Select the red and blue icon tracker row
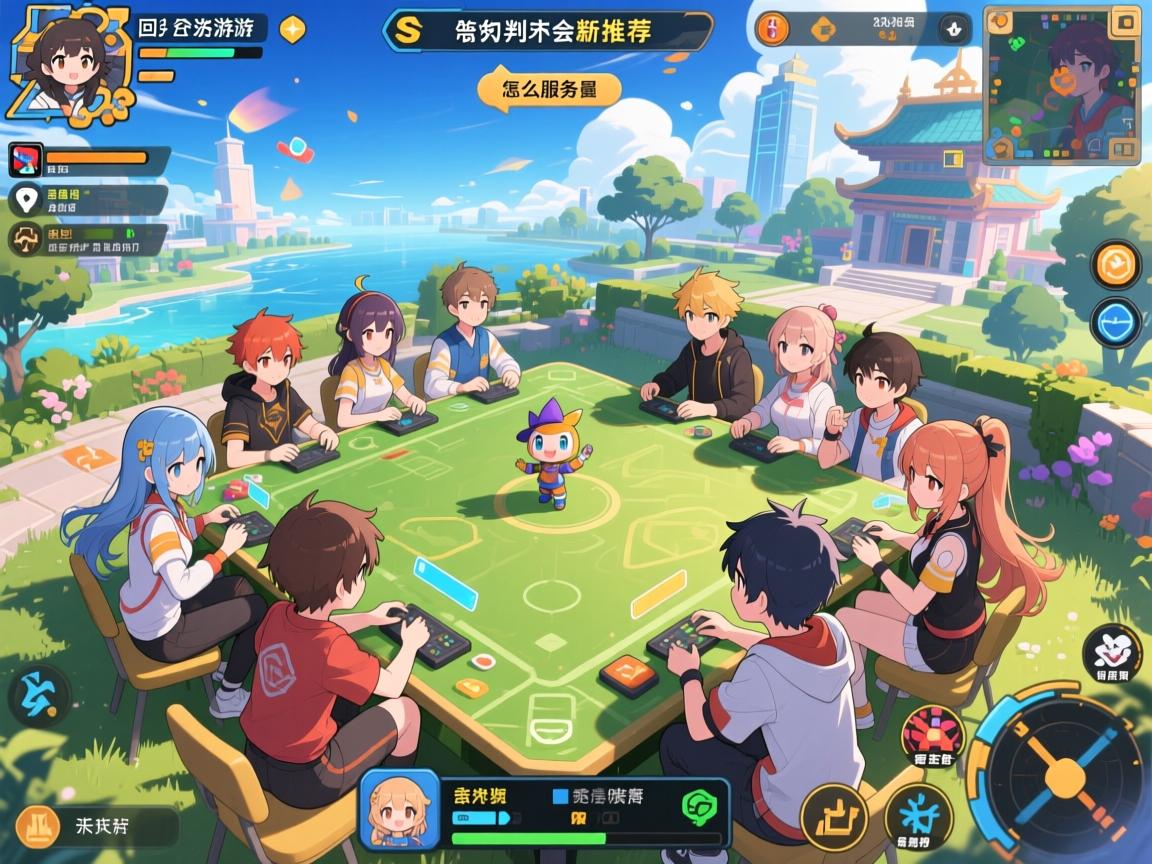 pyautogui.click(x=88, y=161)
